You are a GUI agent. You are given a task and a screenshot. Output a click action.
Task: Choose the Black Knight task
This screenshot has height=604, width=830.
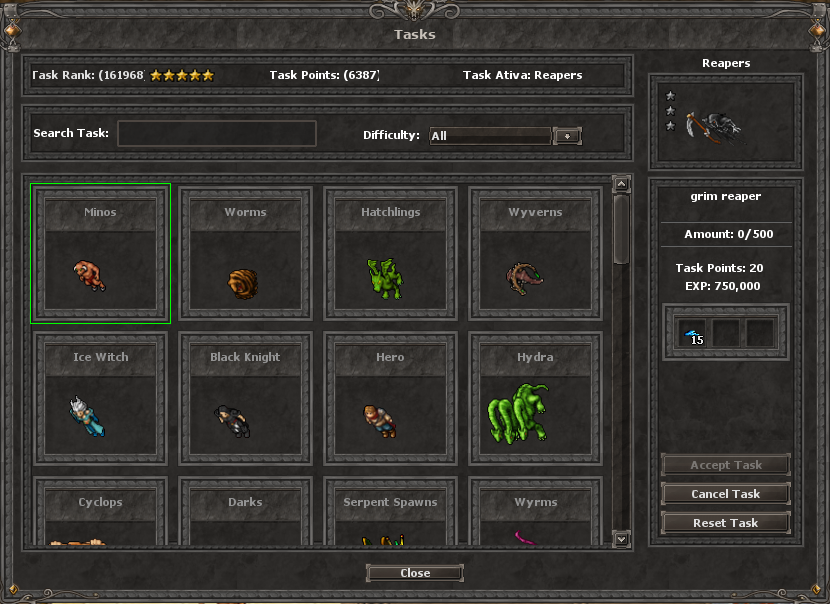(245, 399)
